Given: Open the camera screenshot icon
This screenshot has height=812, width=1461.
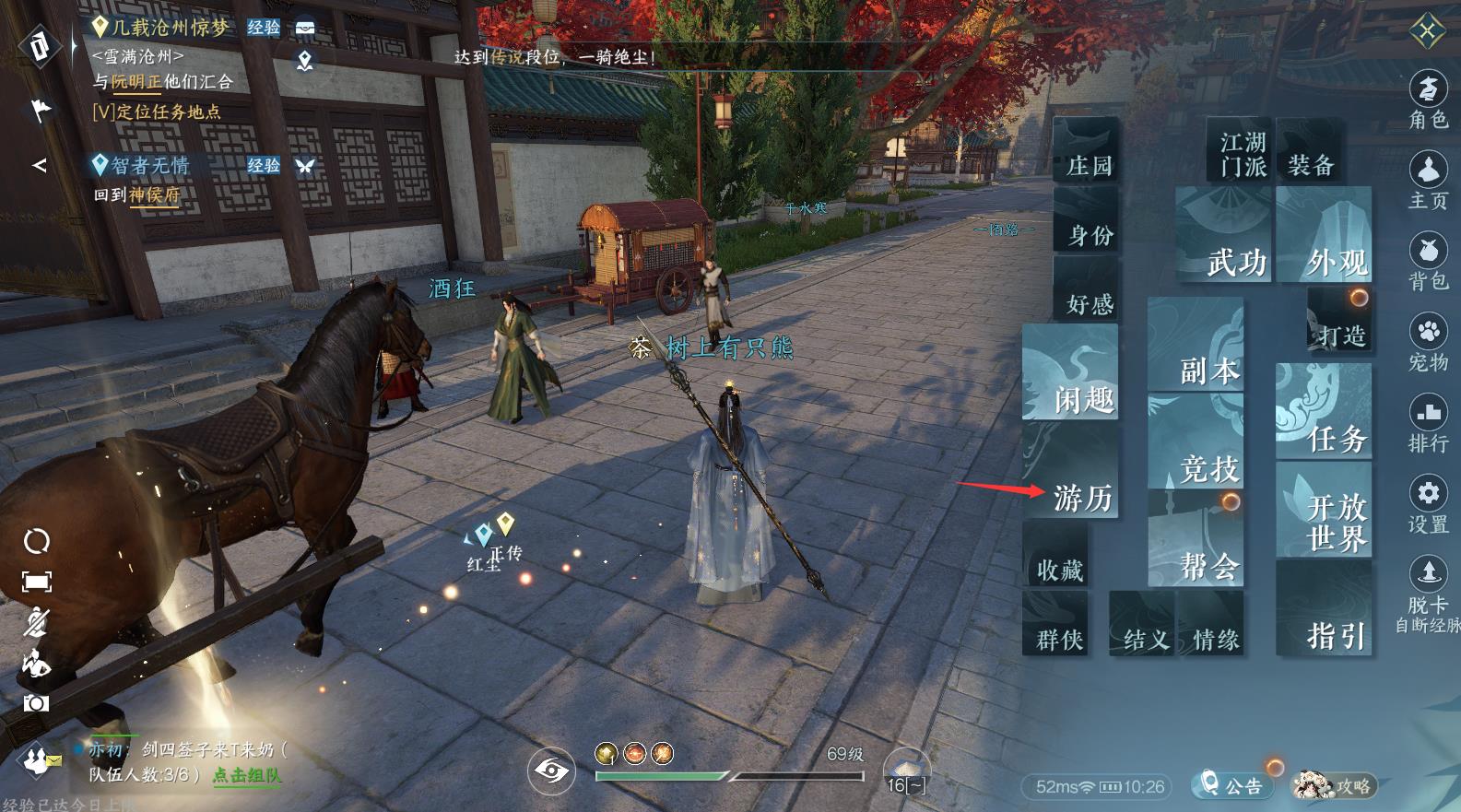Looking at the screenshot, I should coord(36,704).
